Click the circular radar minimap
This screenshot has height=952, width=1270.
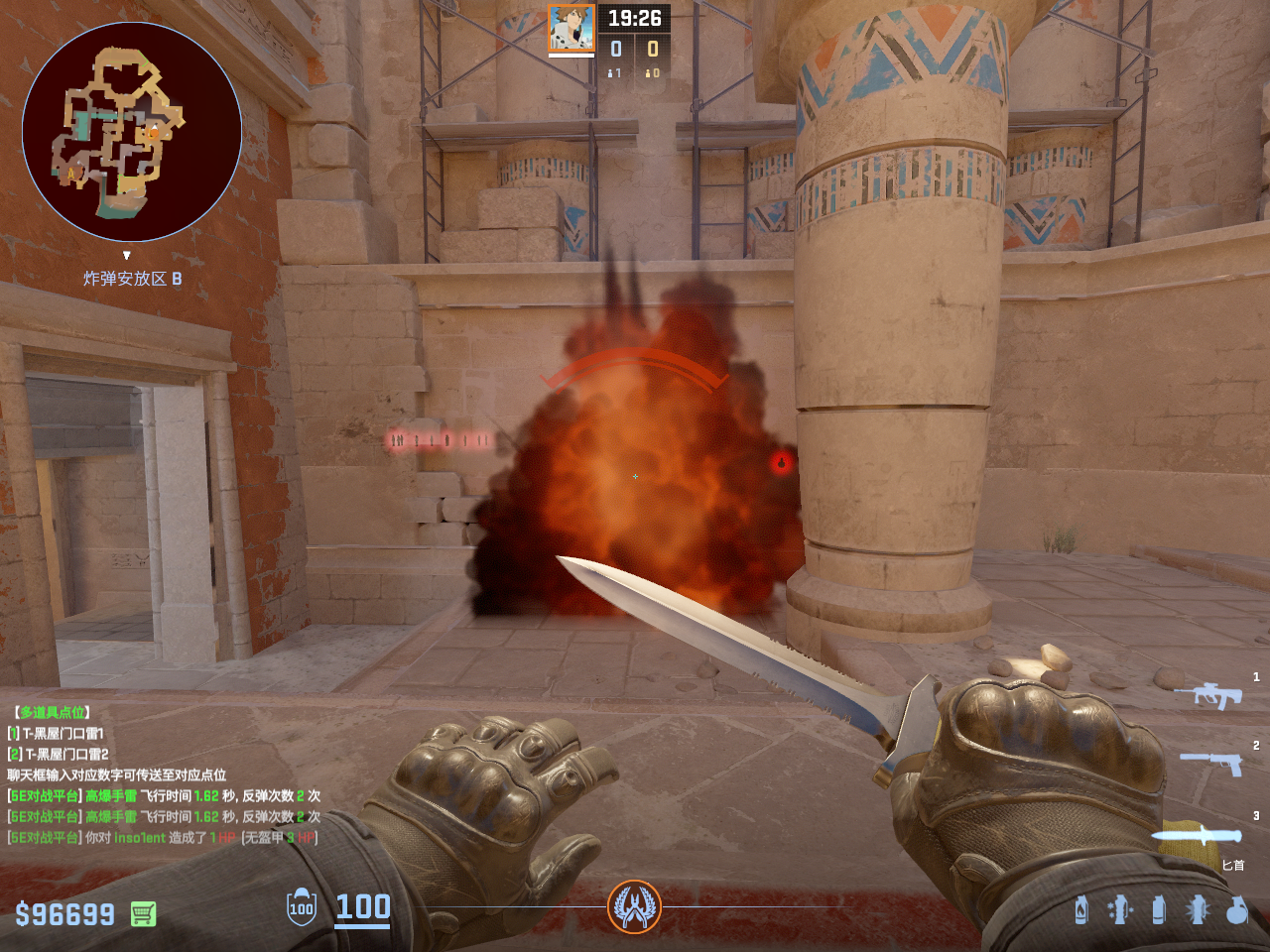click(132, 132)
